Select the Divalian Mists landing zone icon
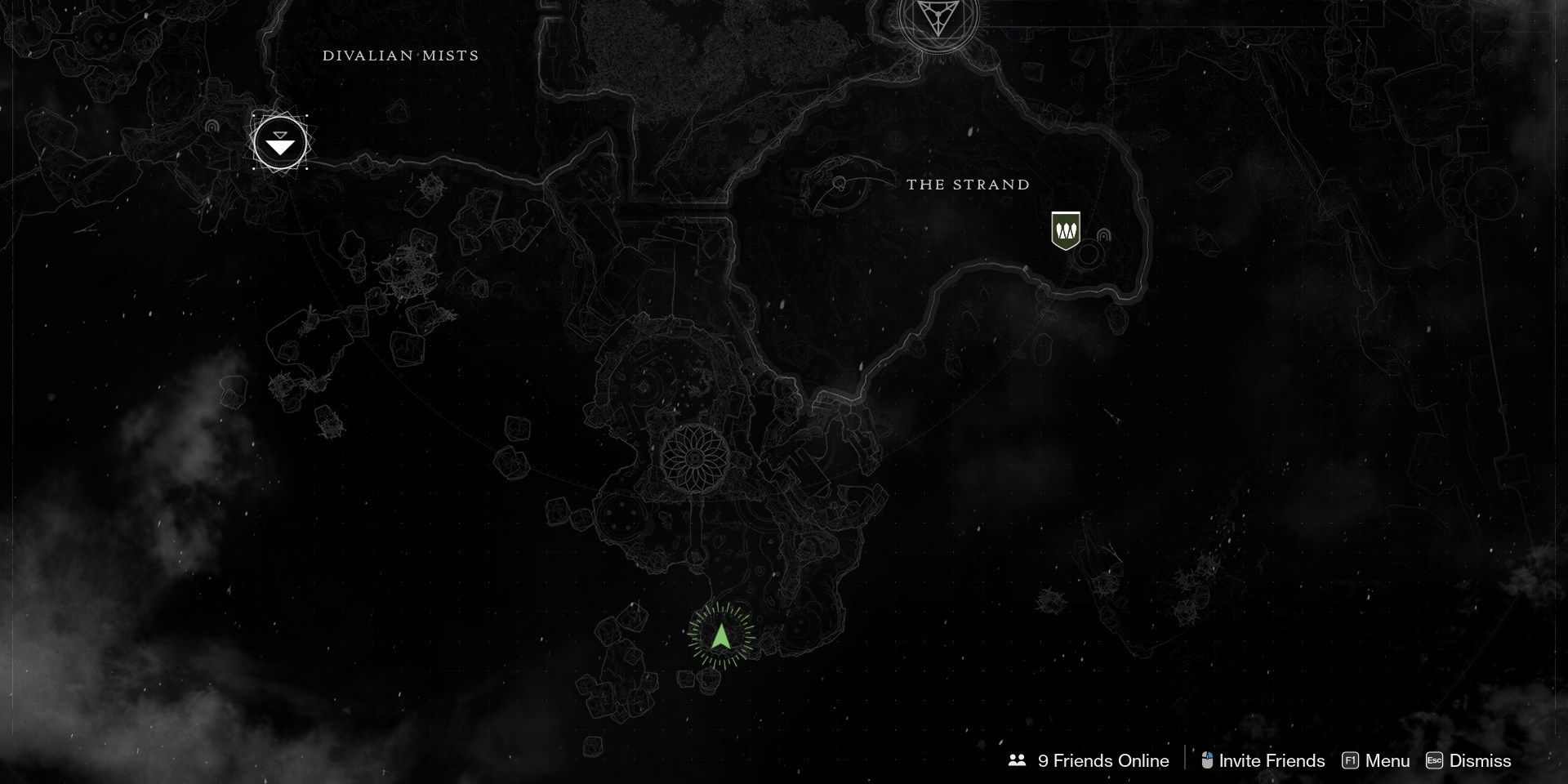 (x=280, y=144)
